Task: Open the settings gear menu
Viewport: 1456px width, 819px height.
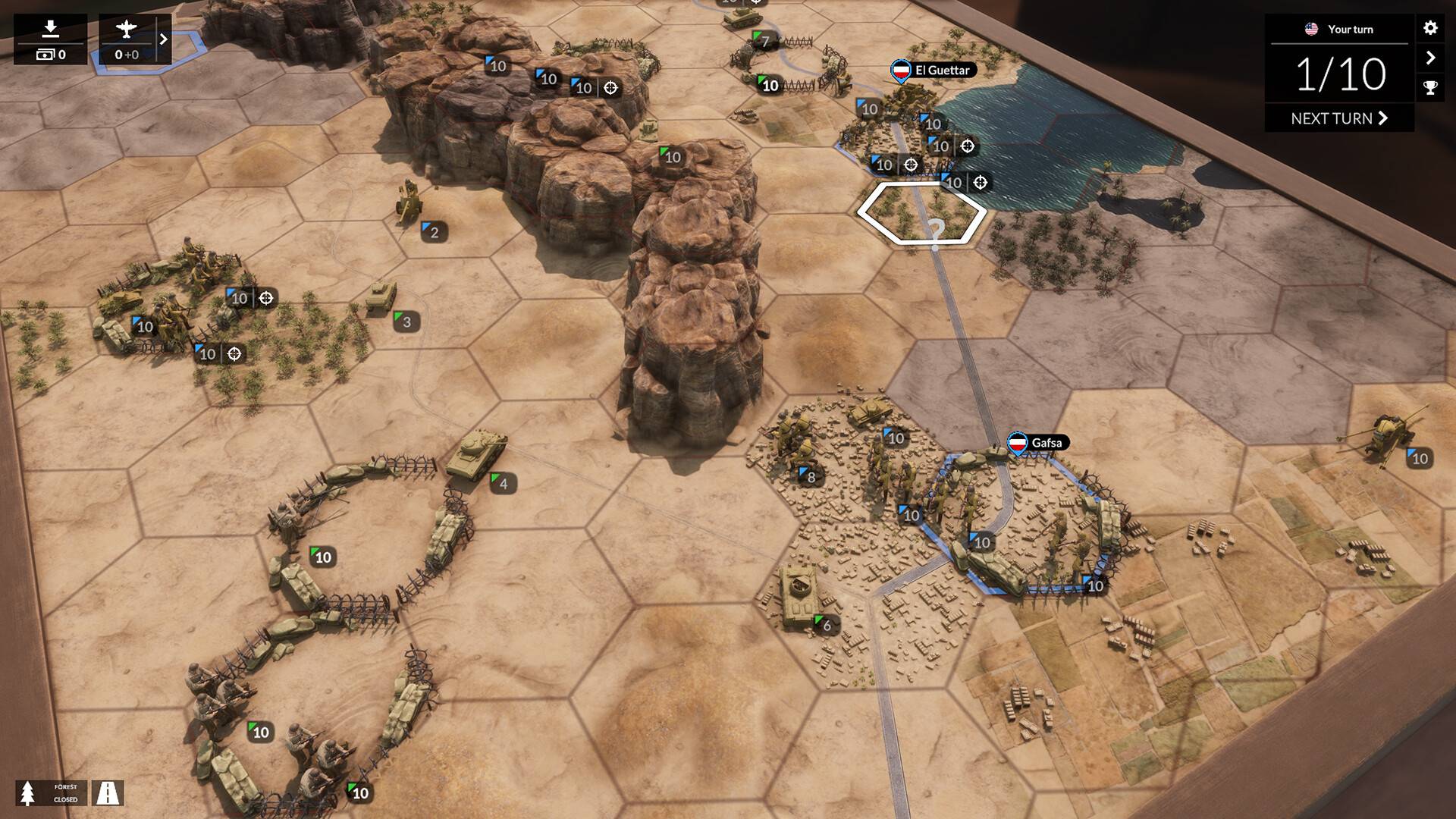Action: coord(1430,28)
